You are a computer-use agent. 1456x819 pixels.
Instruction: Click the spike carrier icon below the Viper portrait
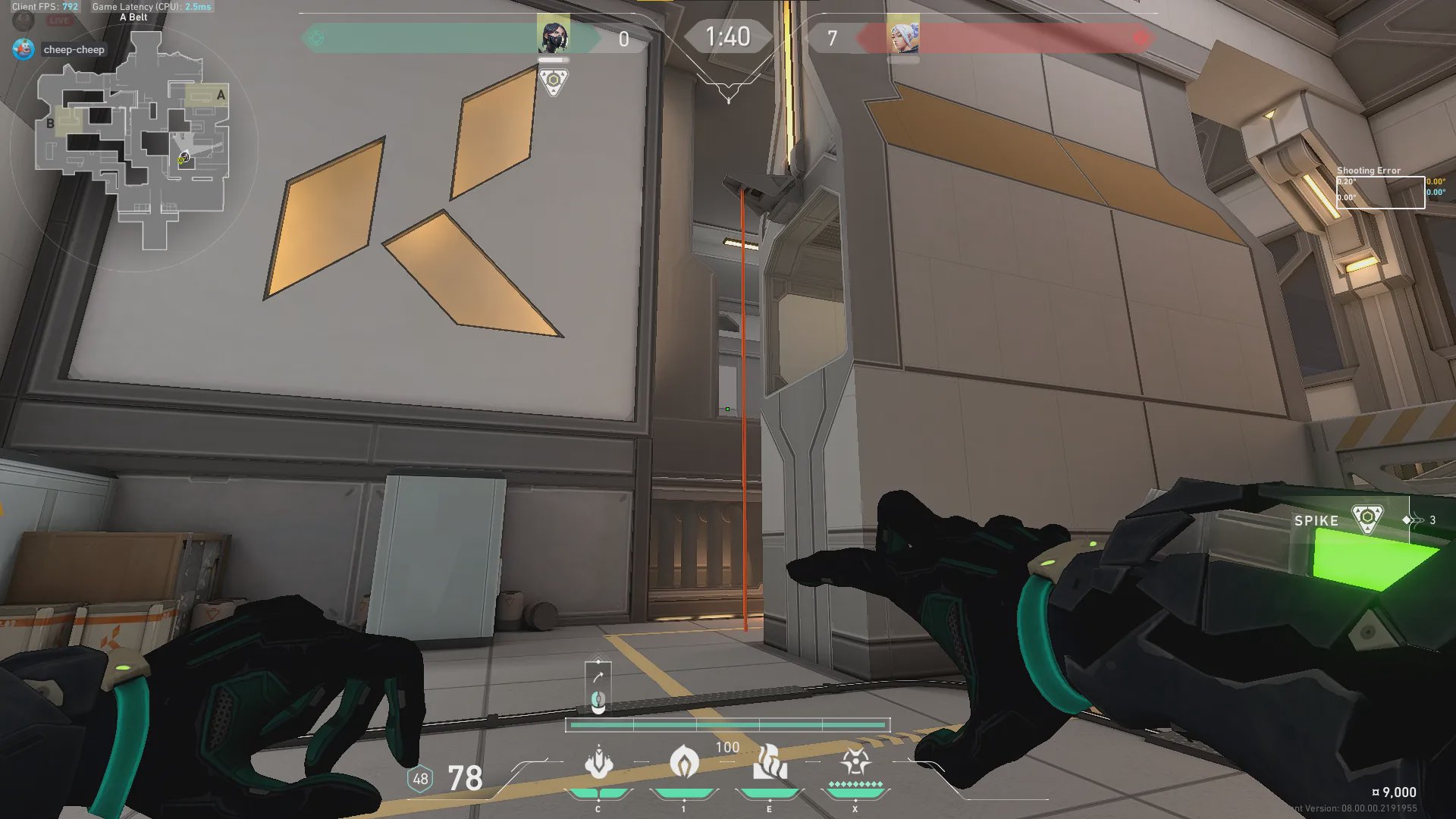click(x=554, y=81)
